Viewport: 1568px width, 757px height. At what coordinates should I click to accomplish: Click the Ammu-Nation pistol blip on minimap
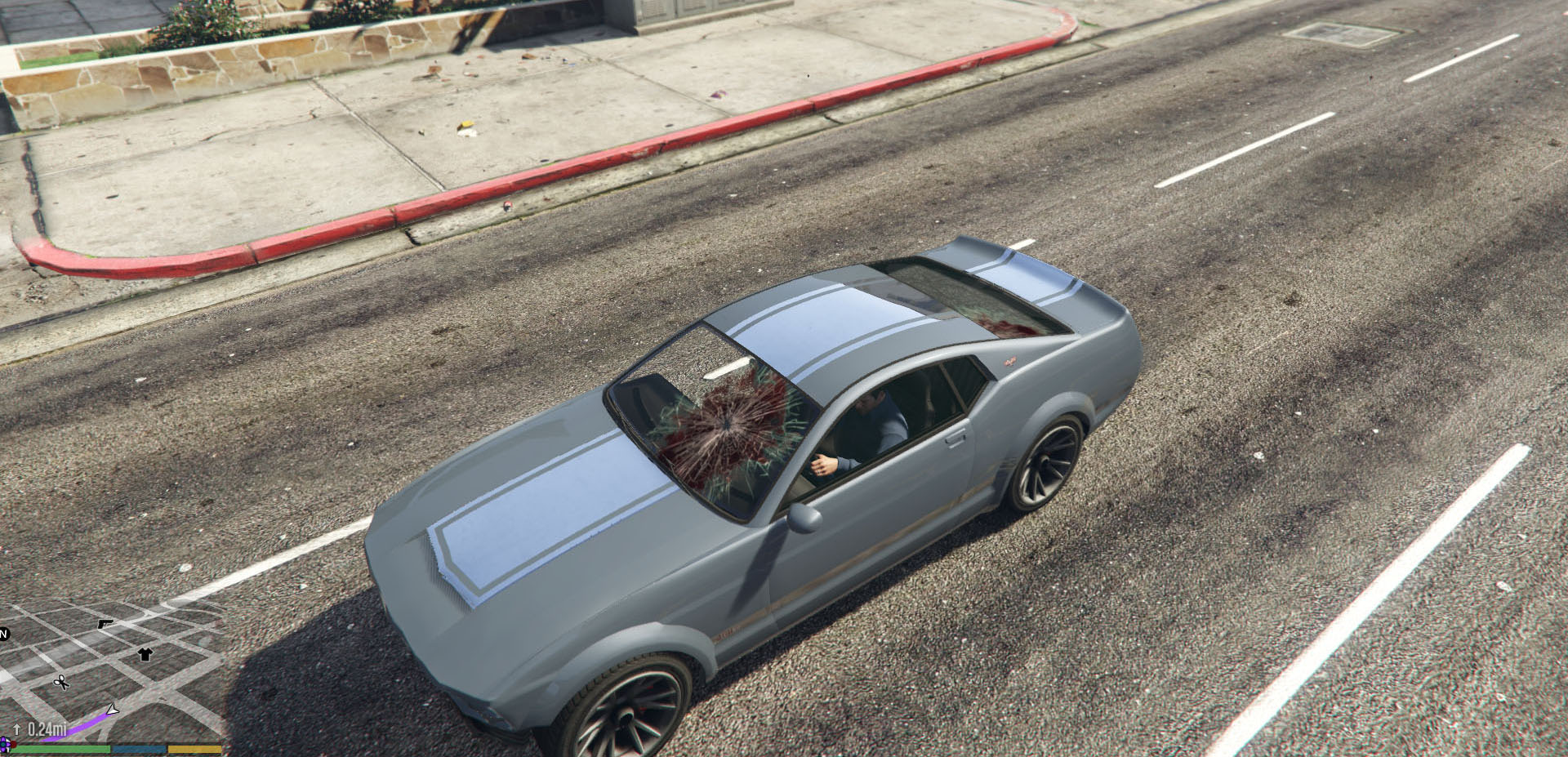105,624
